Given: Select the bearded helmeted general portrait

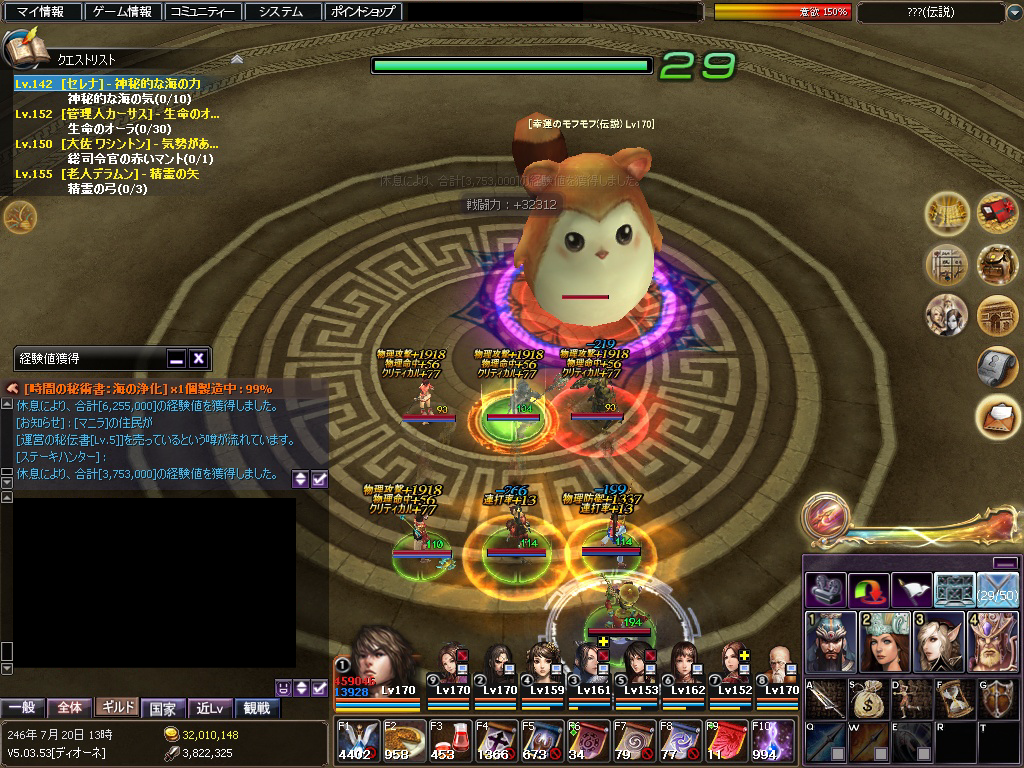Looking at the screenshot, I should click(826, 641).
